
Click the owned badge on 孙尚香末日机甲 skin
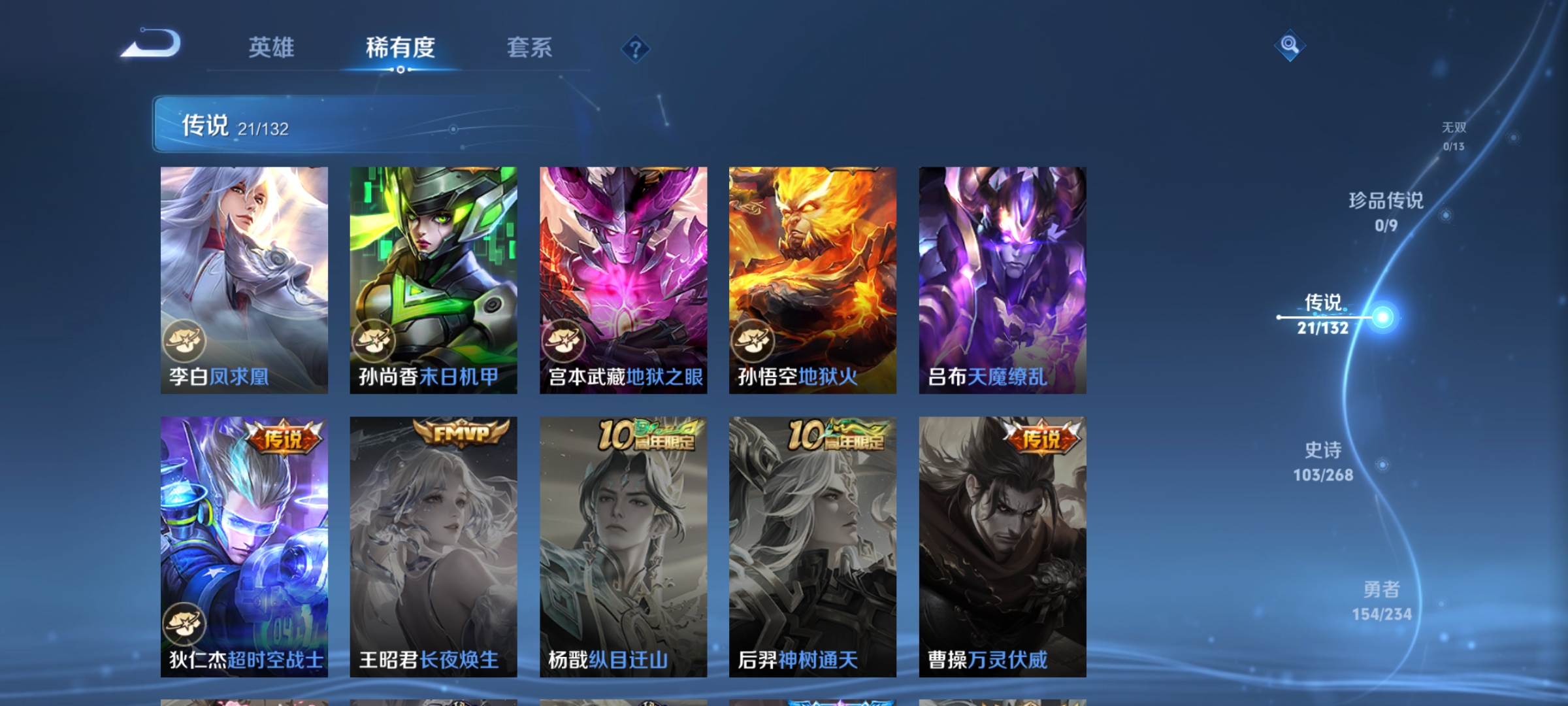click(x=374, y=340)
